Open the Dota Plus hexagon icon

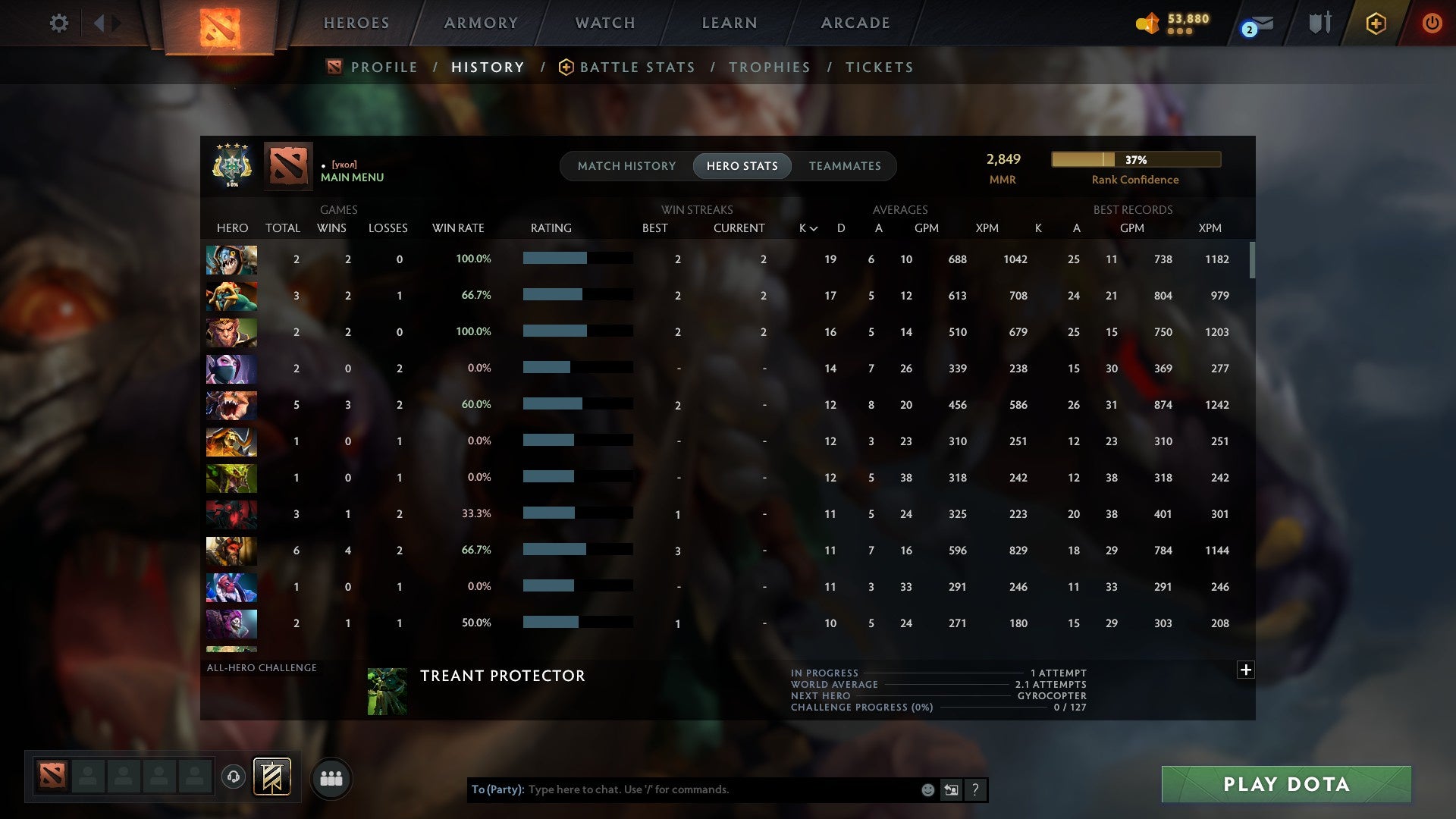[1375, 23]
